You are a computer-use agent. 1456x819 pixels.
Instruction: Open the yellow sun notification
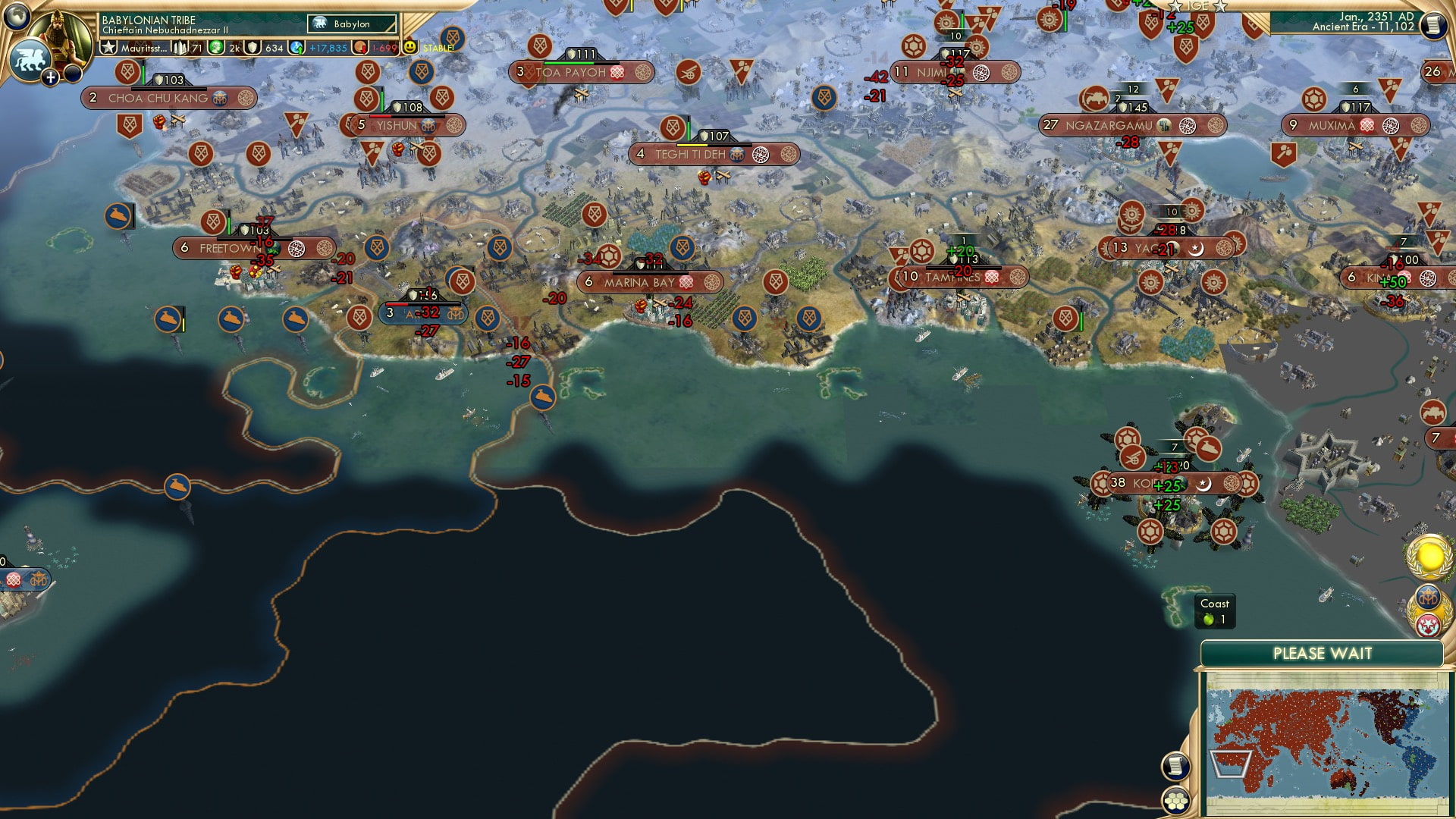(1430, 557)
